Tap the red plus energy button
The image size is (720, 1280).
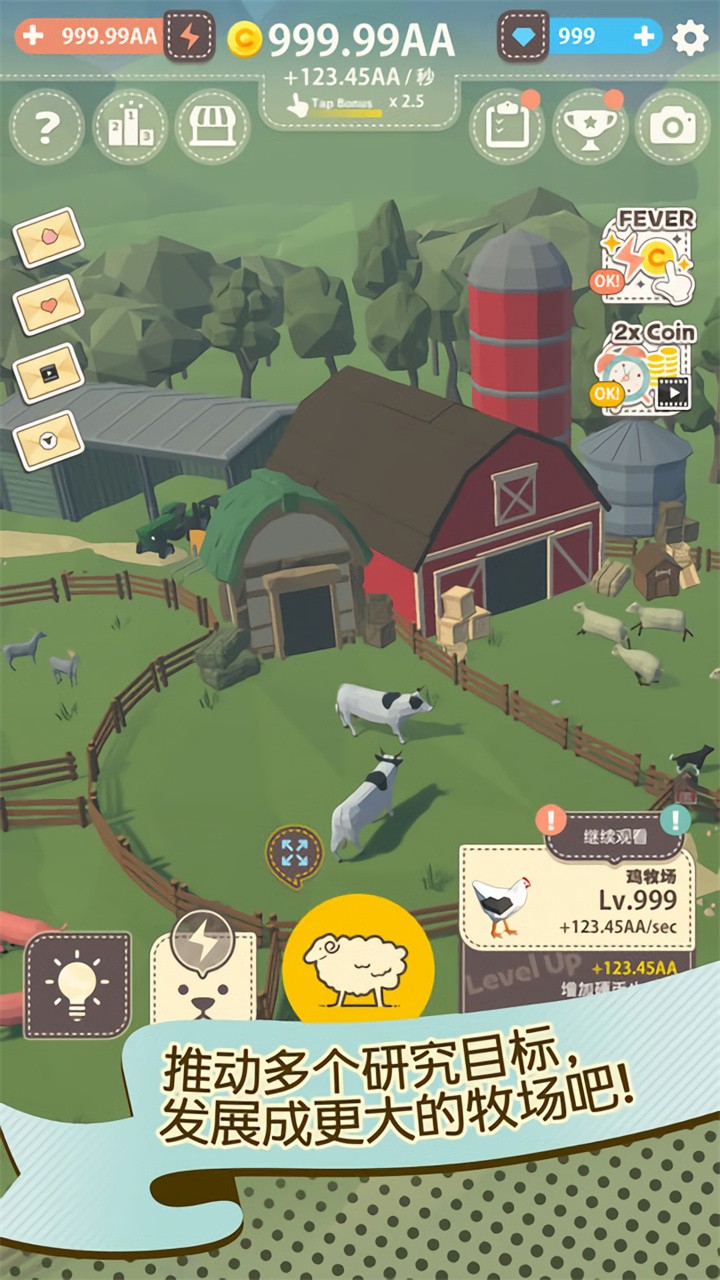tap(33, 36)
